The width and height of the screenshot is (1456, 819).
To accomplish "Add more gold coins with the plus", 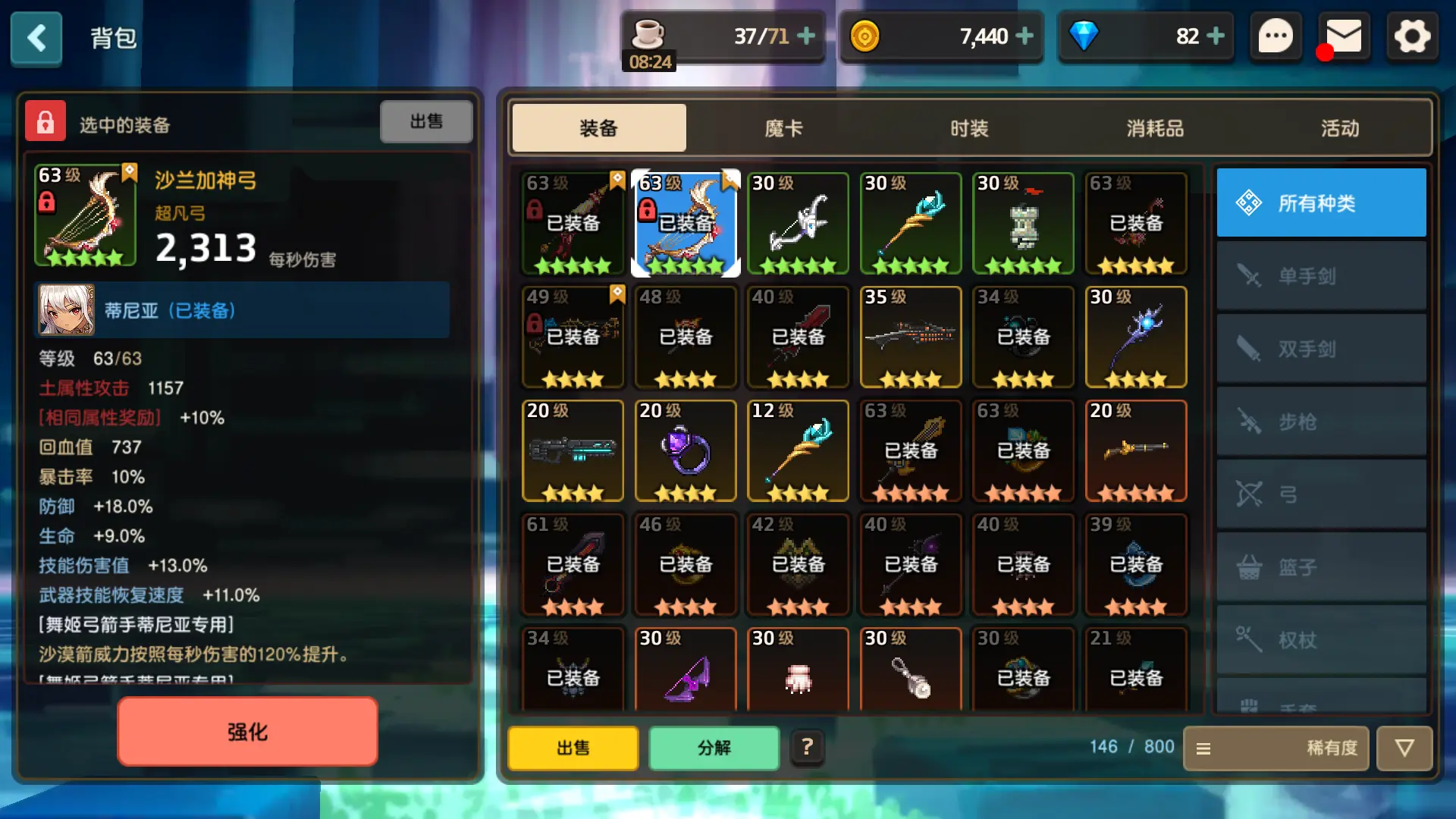I will click(x=1025, y=36).
